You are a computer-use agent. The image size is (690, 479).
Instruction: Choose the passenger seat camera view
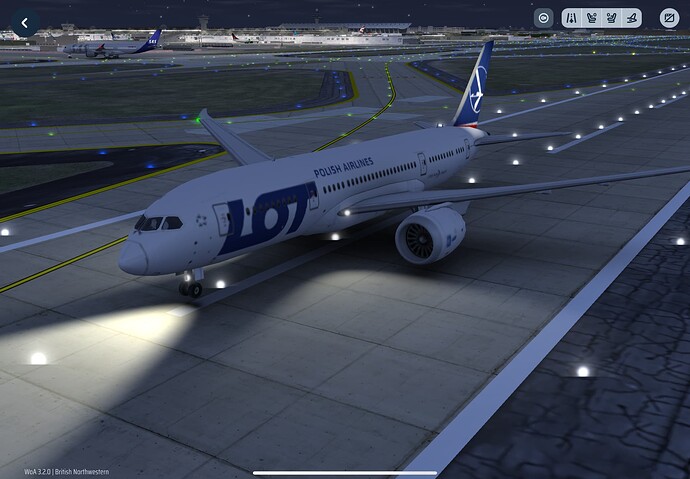pos(611,18)
